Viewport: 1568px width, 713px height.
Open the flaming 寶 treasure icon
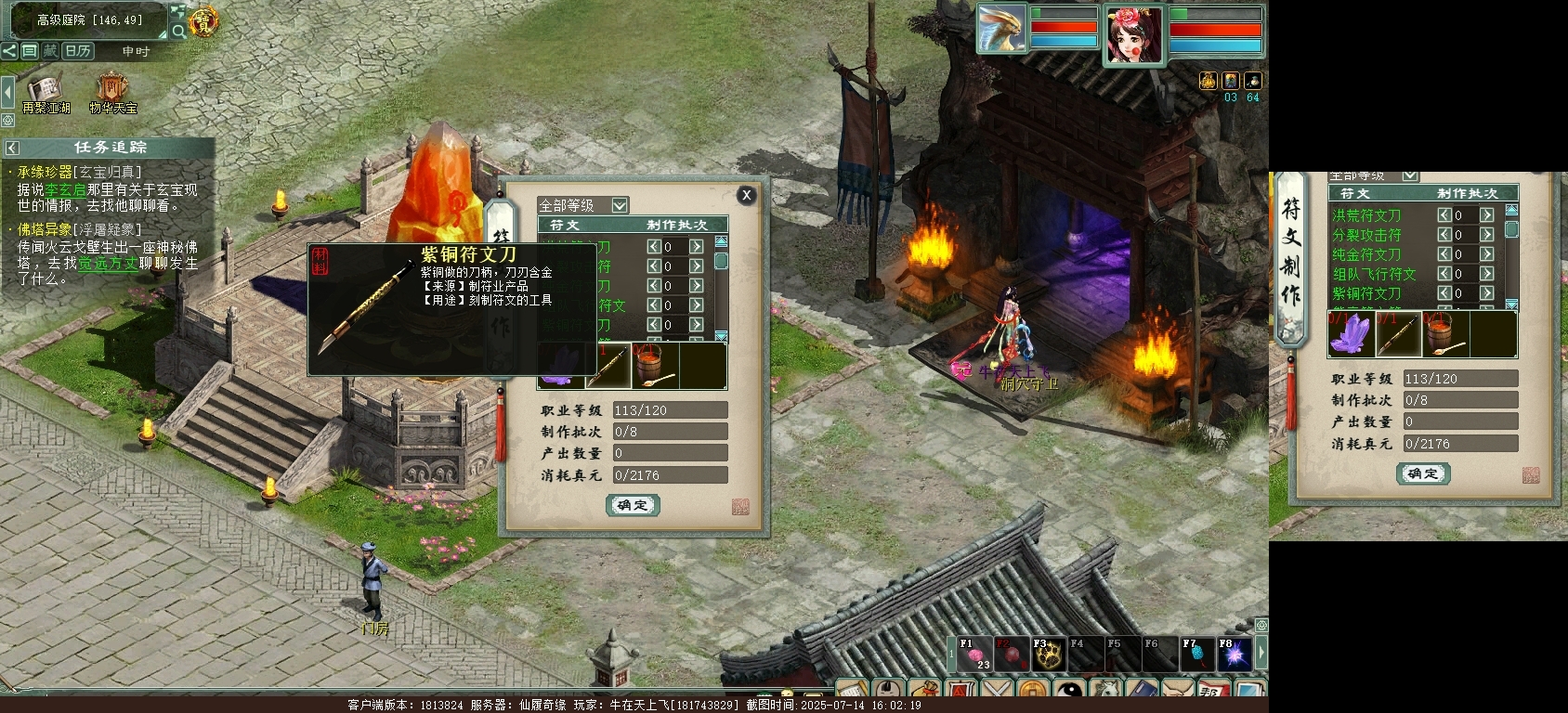[x=203, y=20]
